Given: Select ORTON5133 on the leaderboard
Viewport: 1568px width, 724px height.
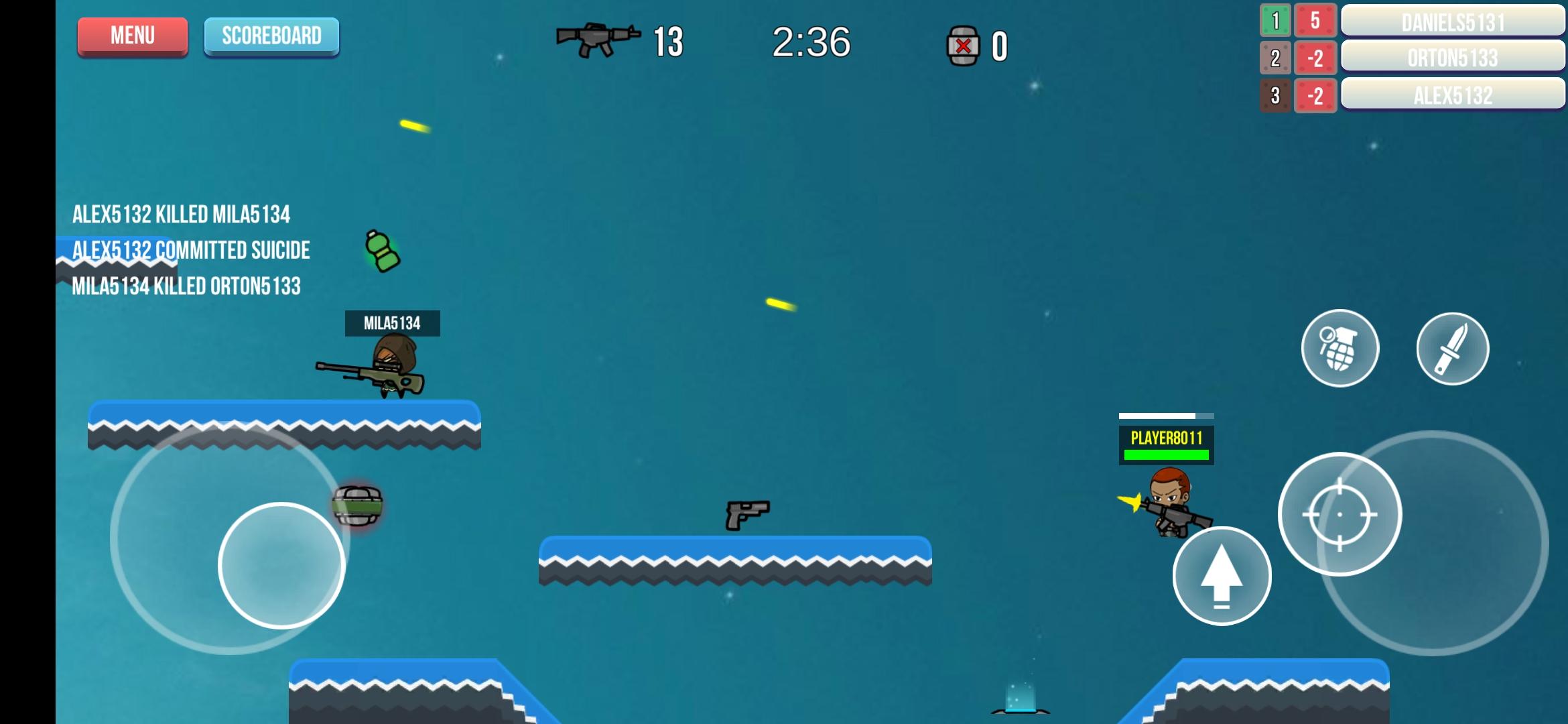Looking at the screenshot, I should click(x=1453, y=59).
